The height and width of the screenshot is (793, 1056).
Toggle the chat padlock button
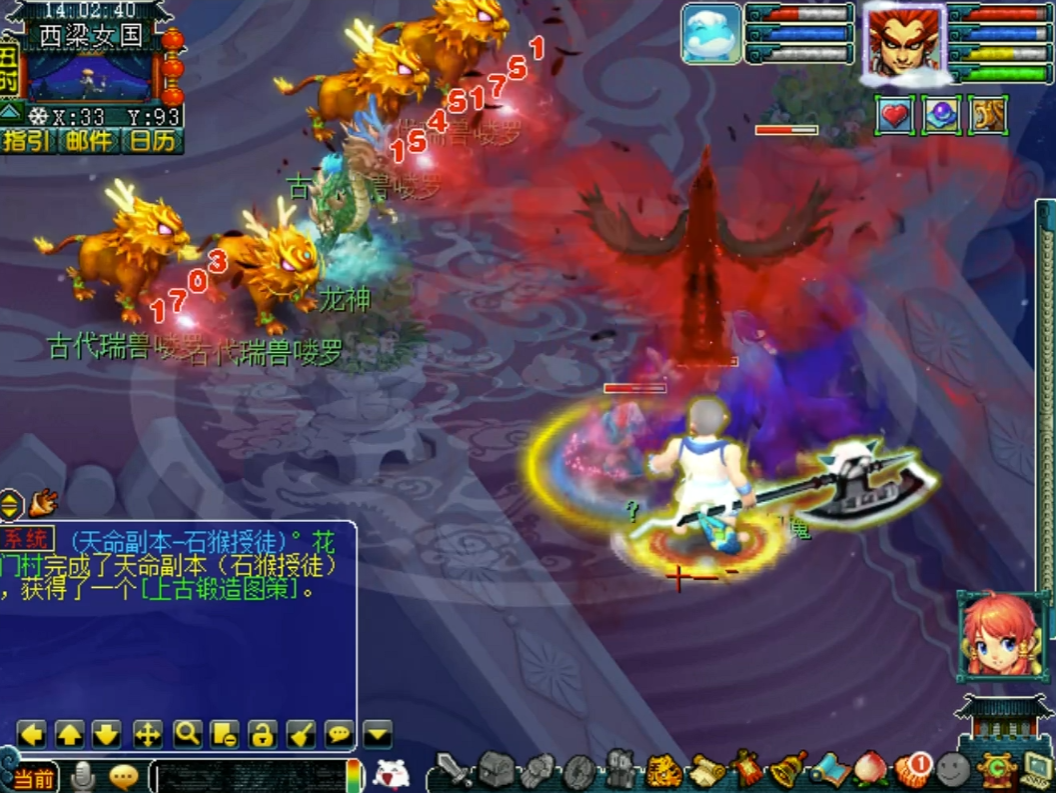(263, 735)
